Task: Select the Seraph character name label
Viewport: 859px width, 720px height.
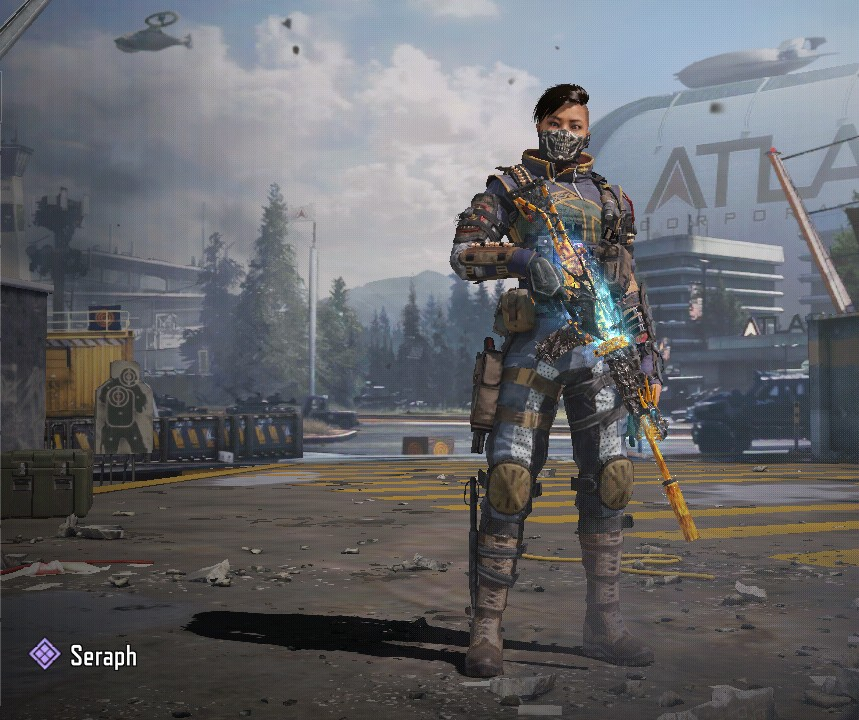Action: (103, 656)
